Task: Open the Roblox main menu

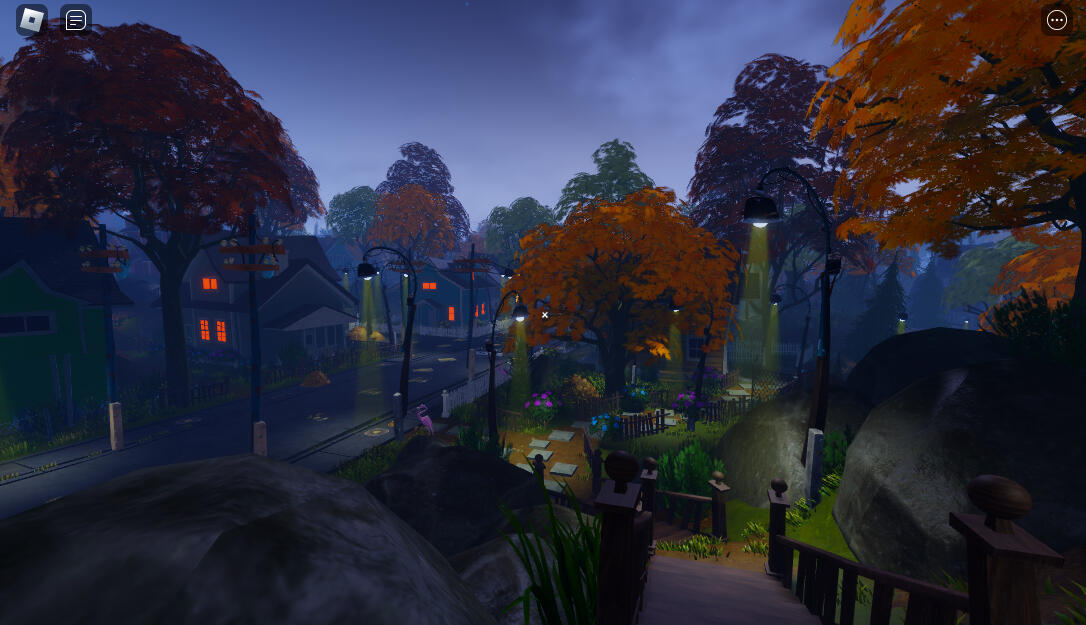Action: [x=32, y=20]
